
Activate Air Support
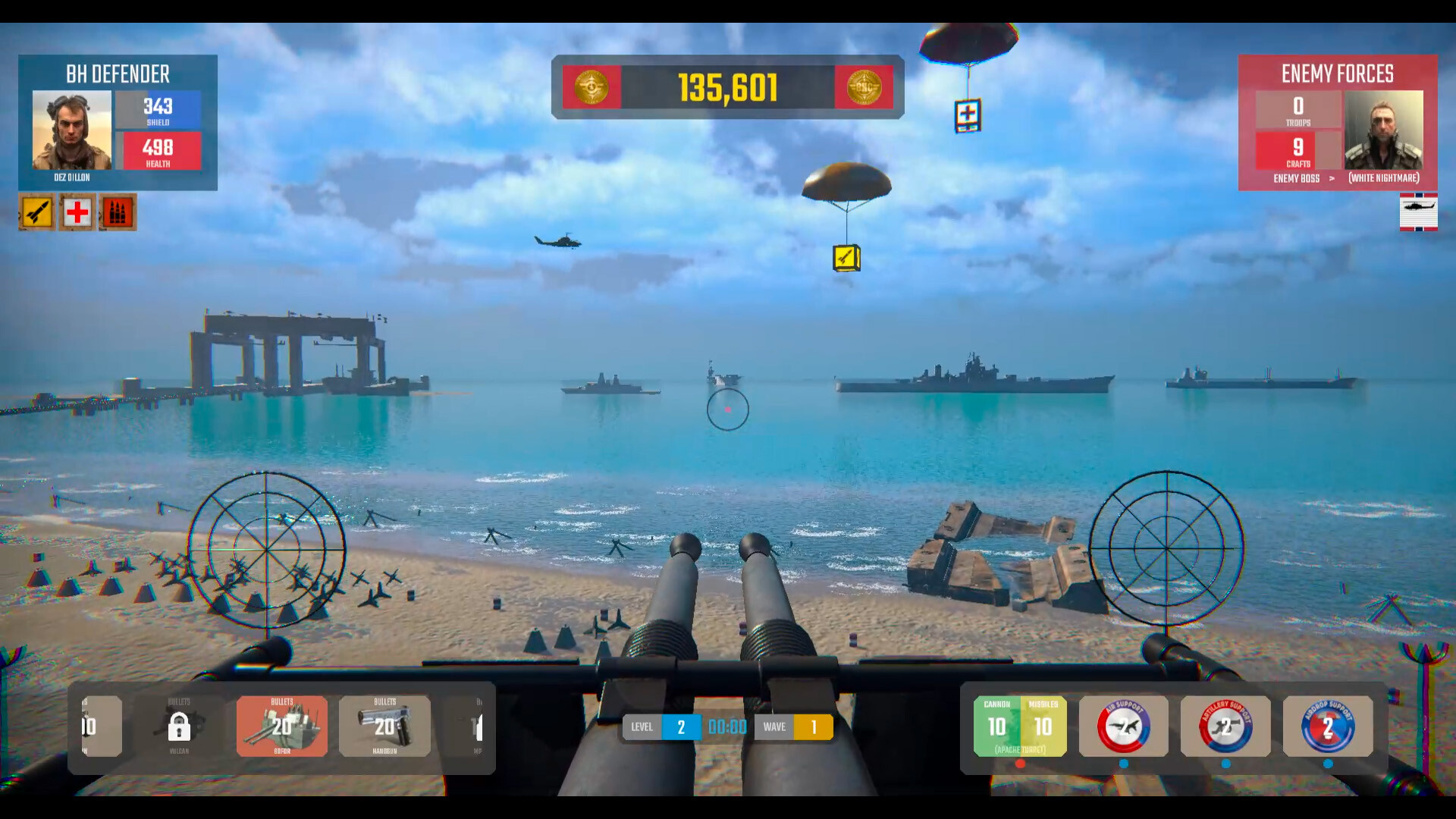(1123, 726)
